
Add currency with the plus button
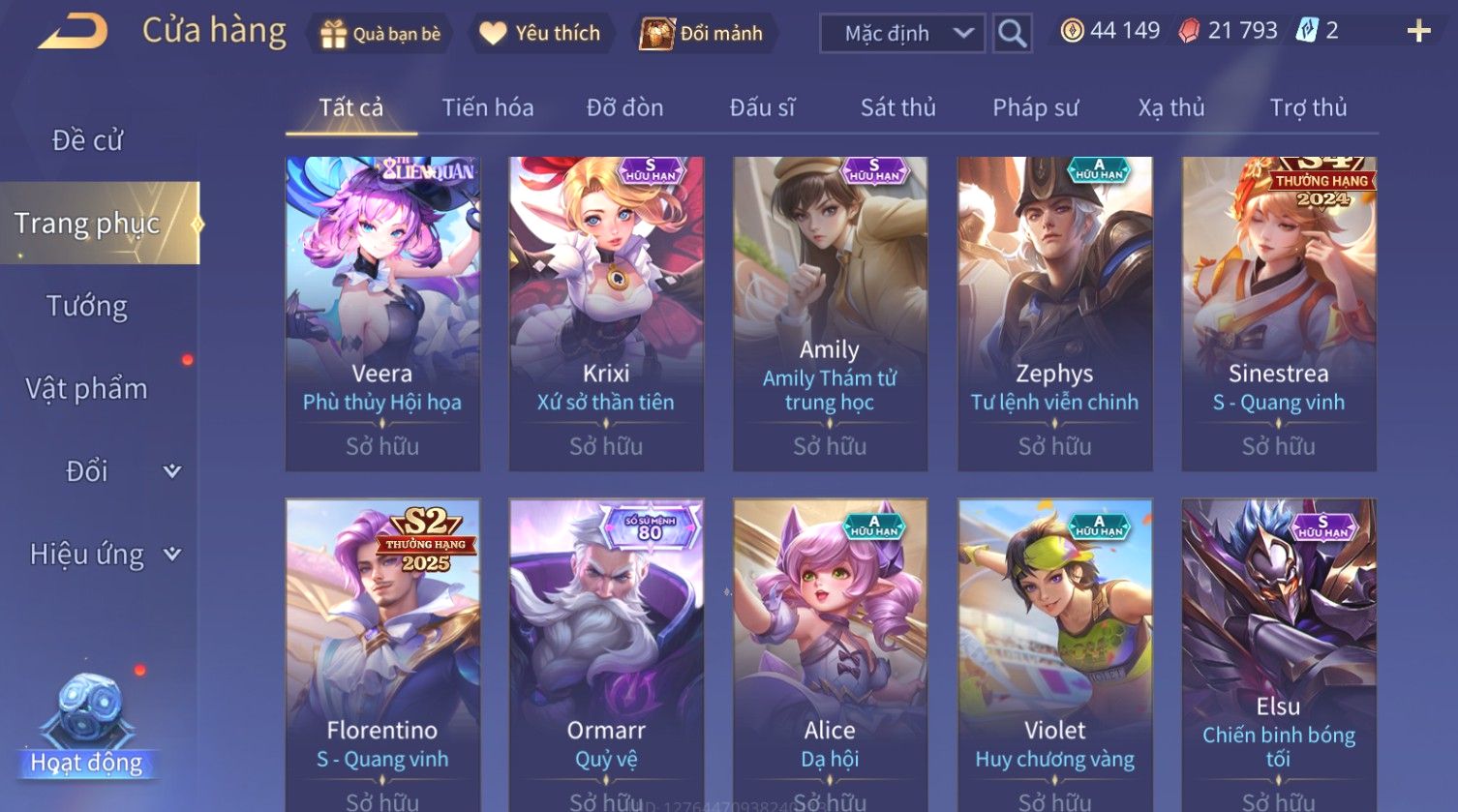[x=1418, y=32]
